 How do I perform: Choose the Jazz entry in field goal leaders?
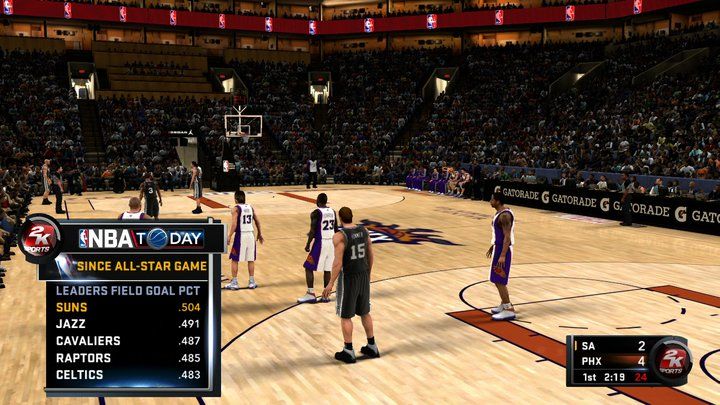(x=127, y=324)
